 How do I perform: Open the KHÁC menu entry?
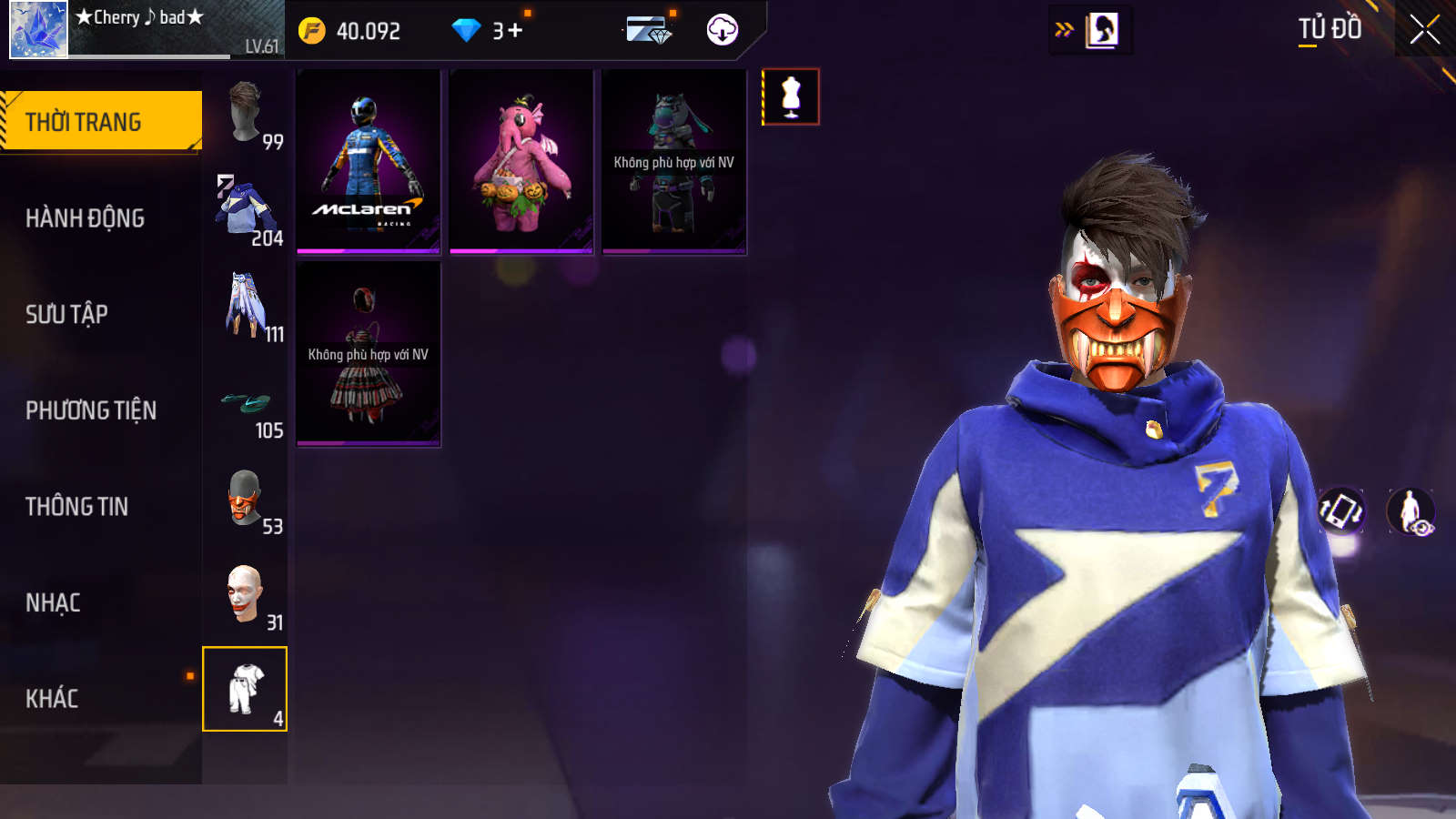[x=52, y=699]
